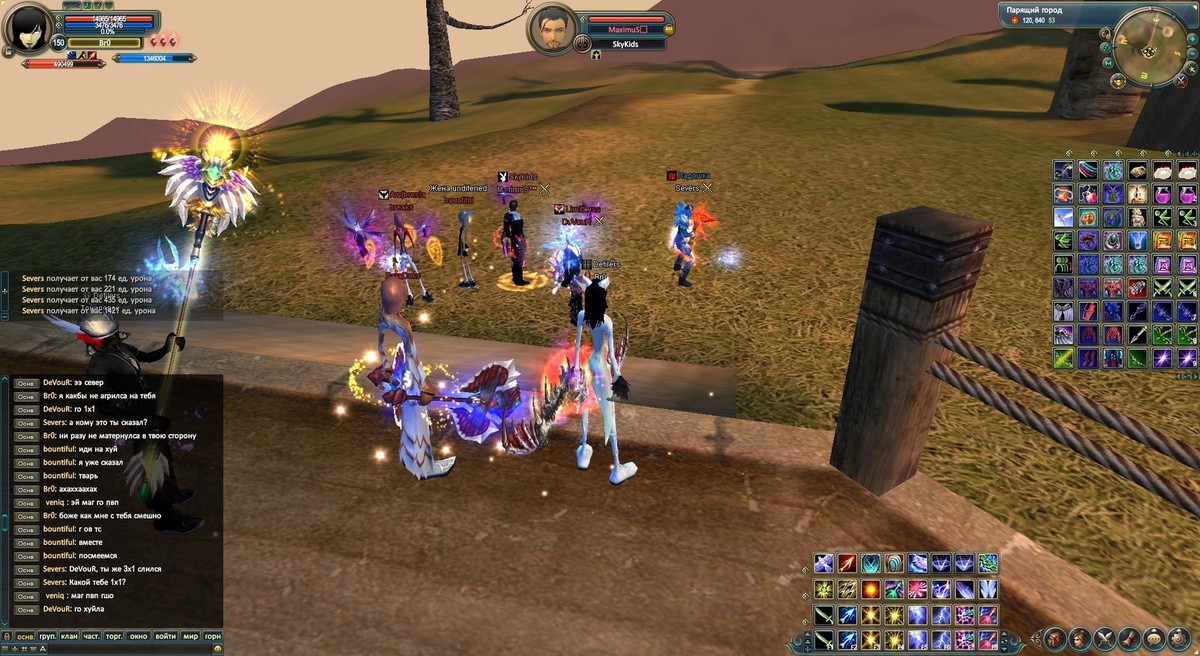Switch to the 'груп.' chat tab
Screen dimensions: 1200x656
point(47,637)
